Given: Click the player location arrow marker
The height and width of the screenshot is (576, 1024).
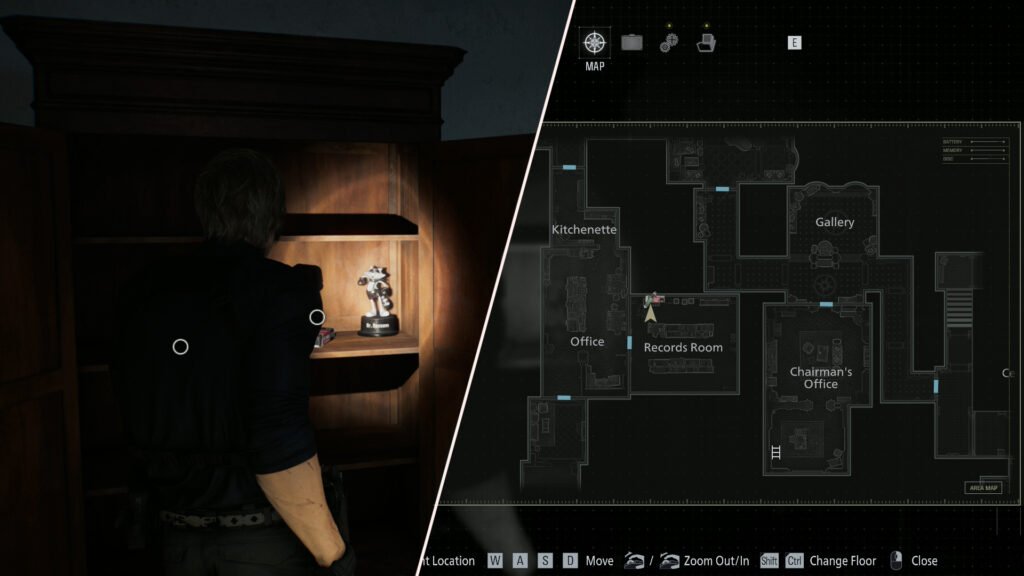Looking at the screenshot, I should coord(650,313).
